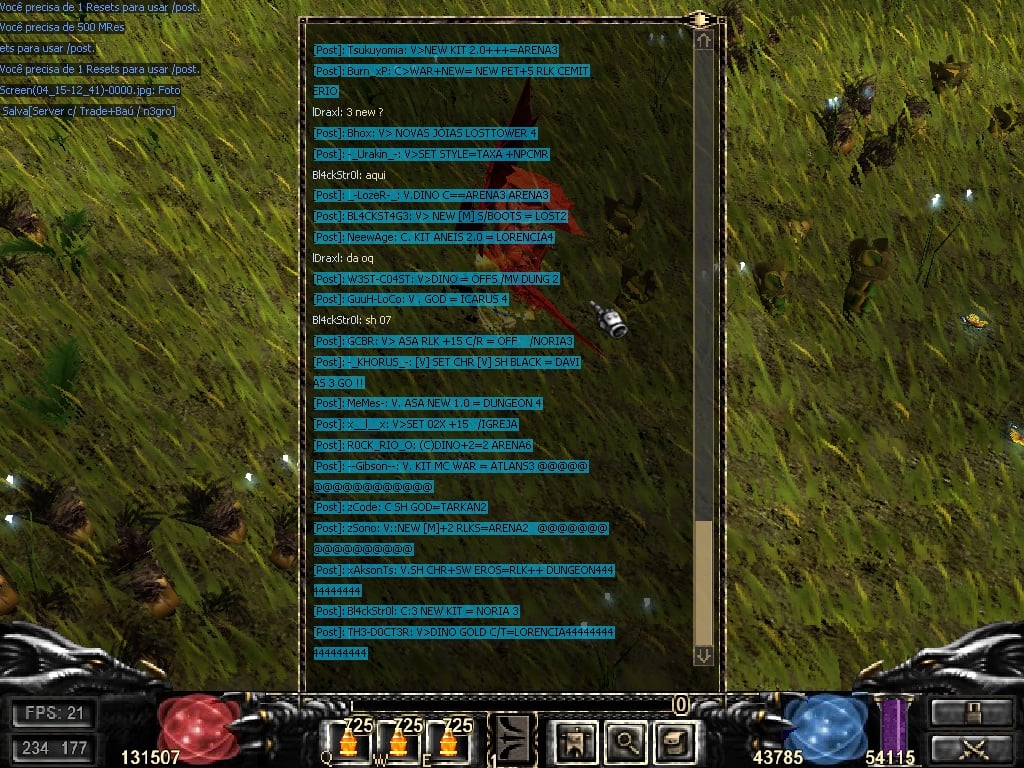Open the guild banner window
Image resolution: width=1024 pixels, height=768 pixels.
(577, 741)
